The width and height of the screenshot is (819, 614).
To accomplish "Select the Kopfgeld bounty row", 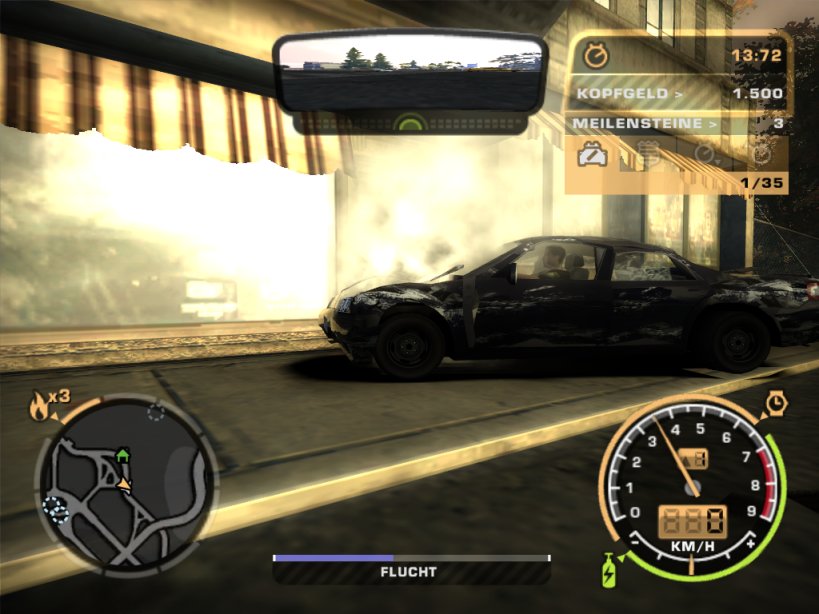I will 679,94.
